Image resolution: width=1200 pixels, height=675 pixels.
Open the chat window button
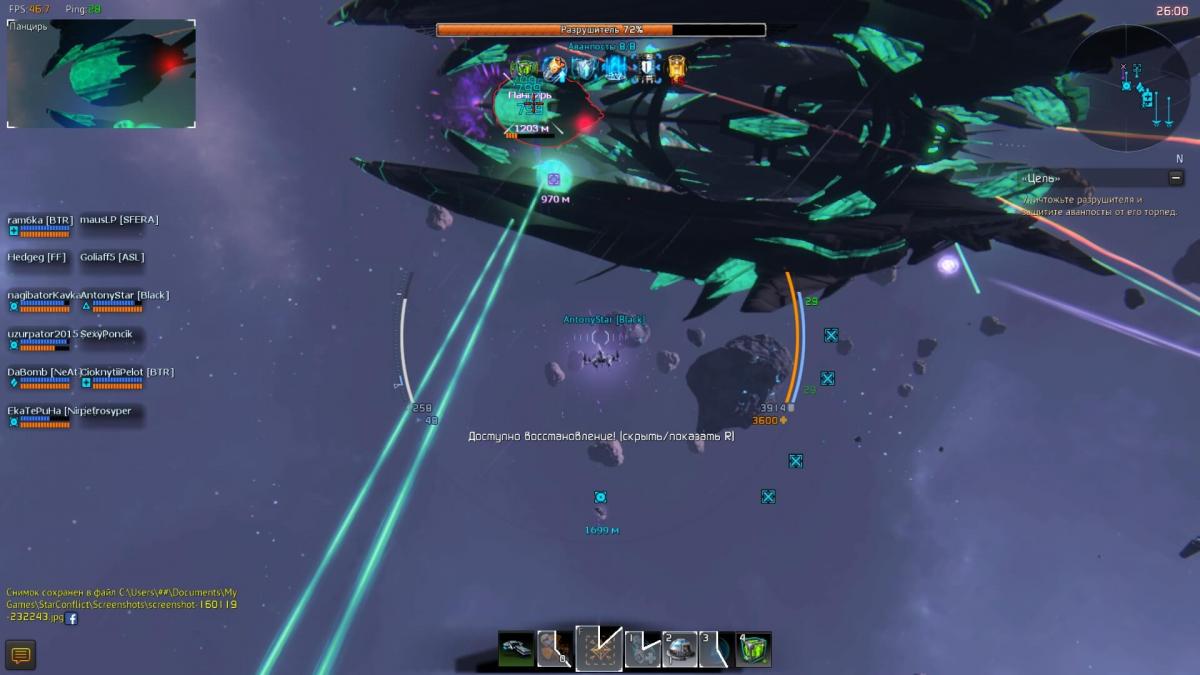click(20, 656)
